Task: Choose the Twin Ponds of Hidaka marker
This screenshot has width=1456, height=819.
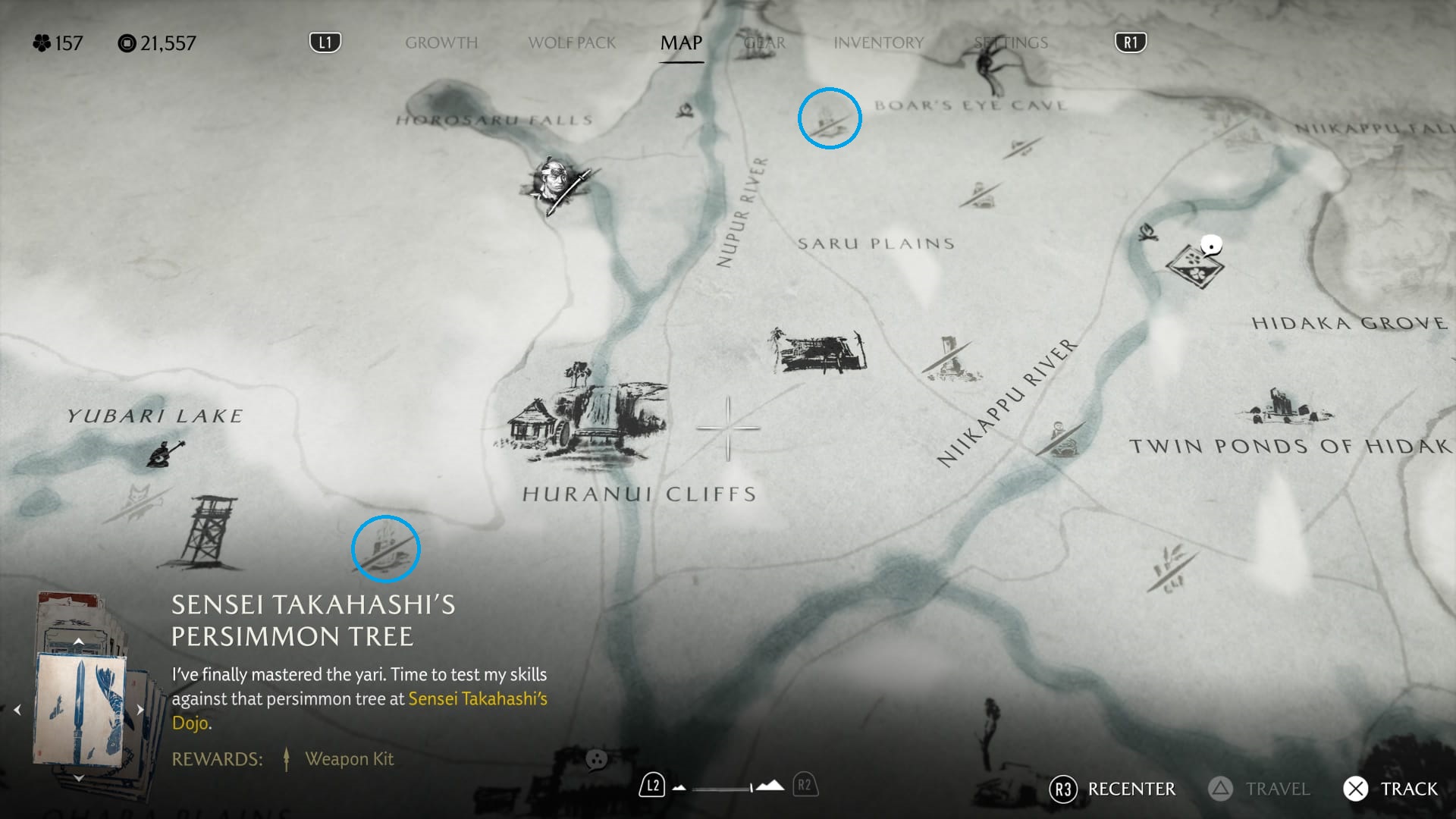Action: coord(1284,407)
